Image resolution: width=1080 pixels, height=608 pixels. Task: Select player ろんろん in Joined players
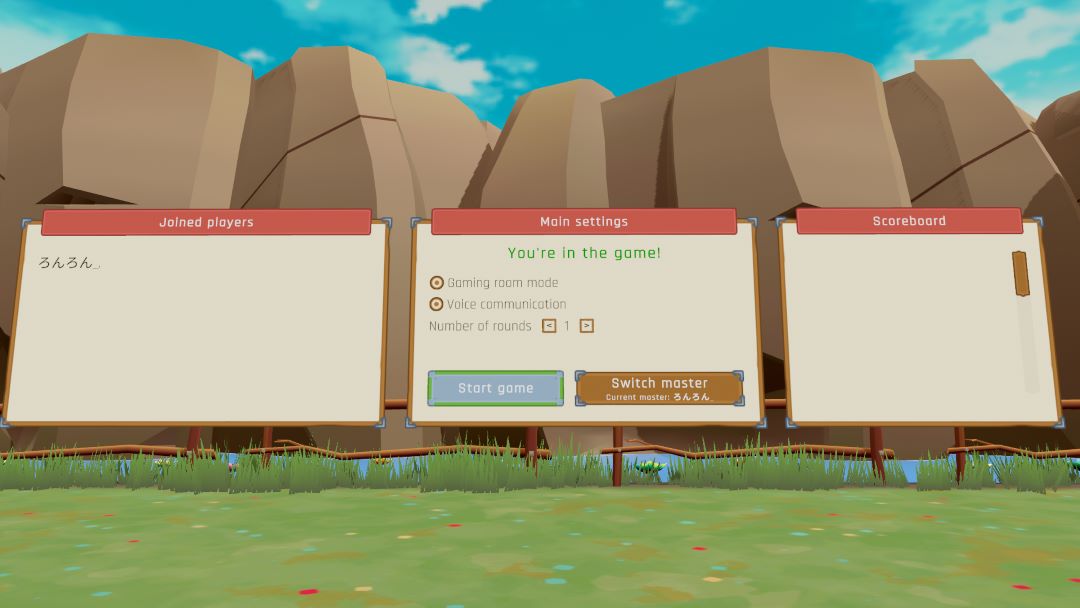point(66,263)
